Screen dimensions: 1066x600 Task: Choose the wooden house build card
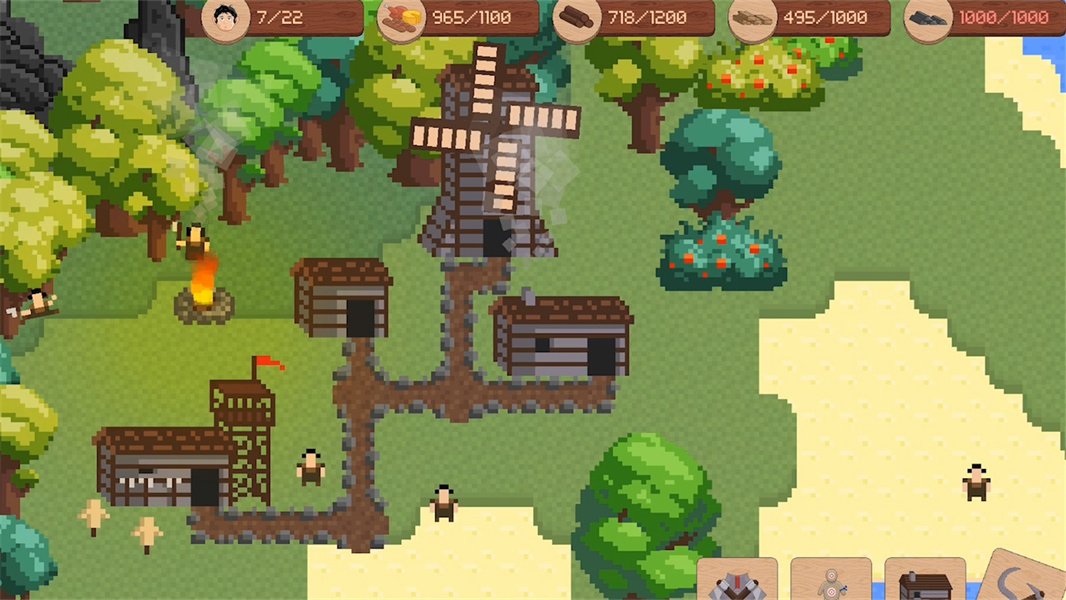tap(925, 584)
